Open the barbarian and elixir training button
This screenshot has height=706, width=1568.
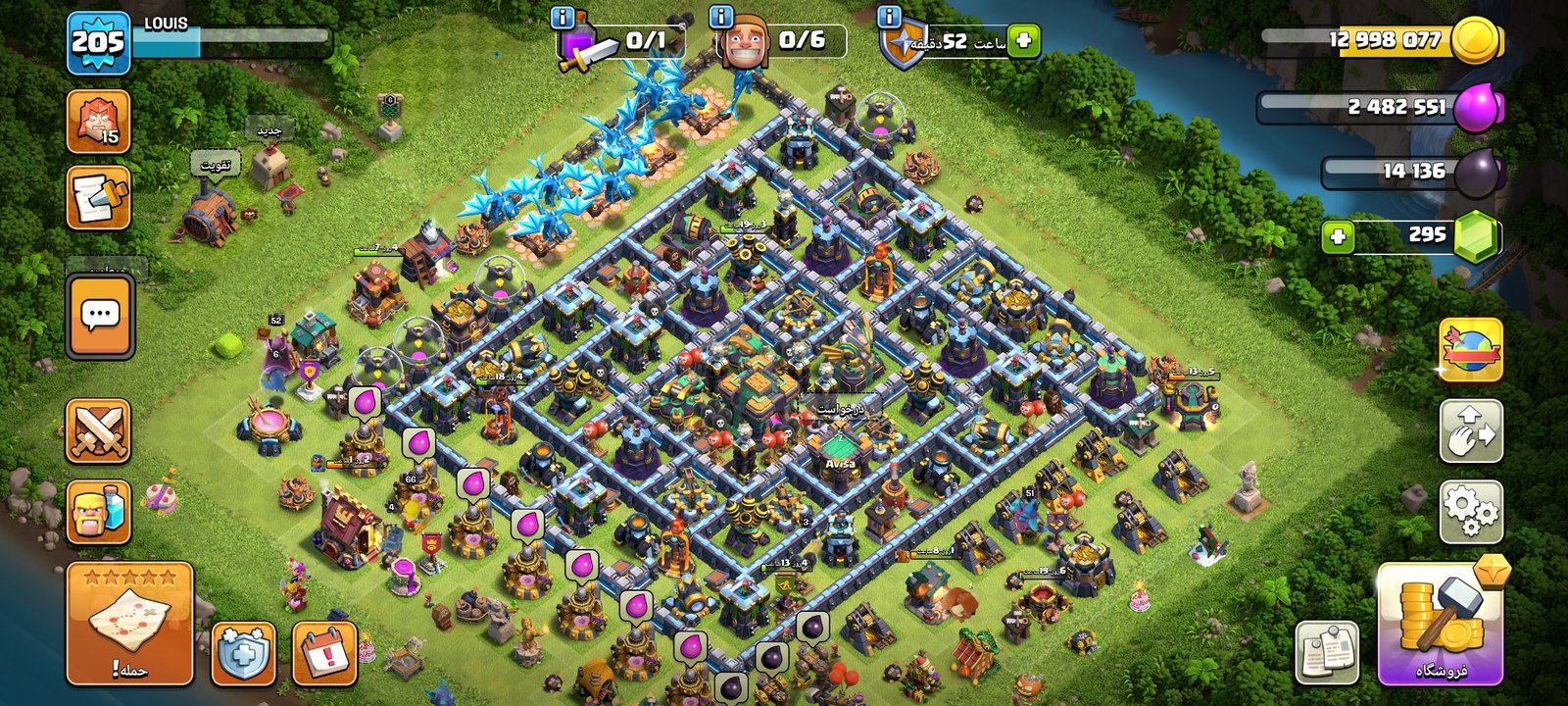point(98,511)
